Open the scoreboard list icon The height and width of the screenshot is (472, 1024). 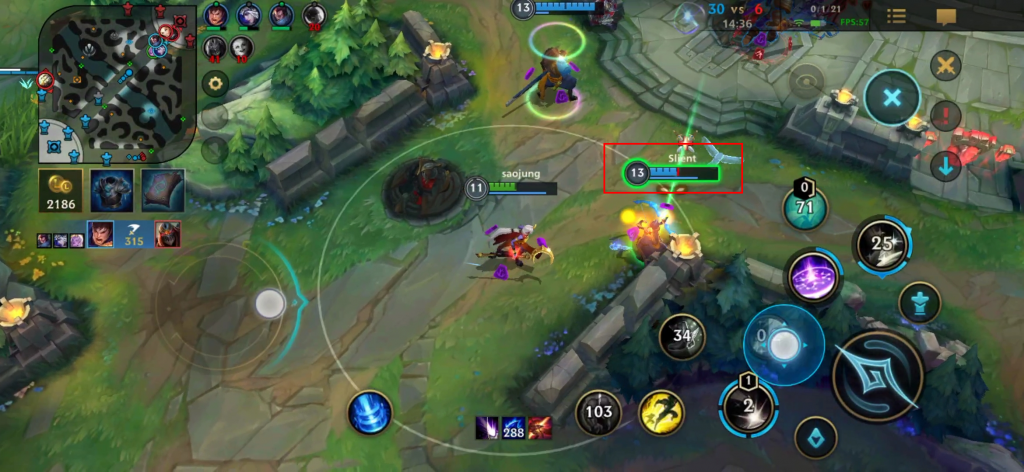point(897,16)
